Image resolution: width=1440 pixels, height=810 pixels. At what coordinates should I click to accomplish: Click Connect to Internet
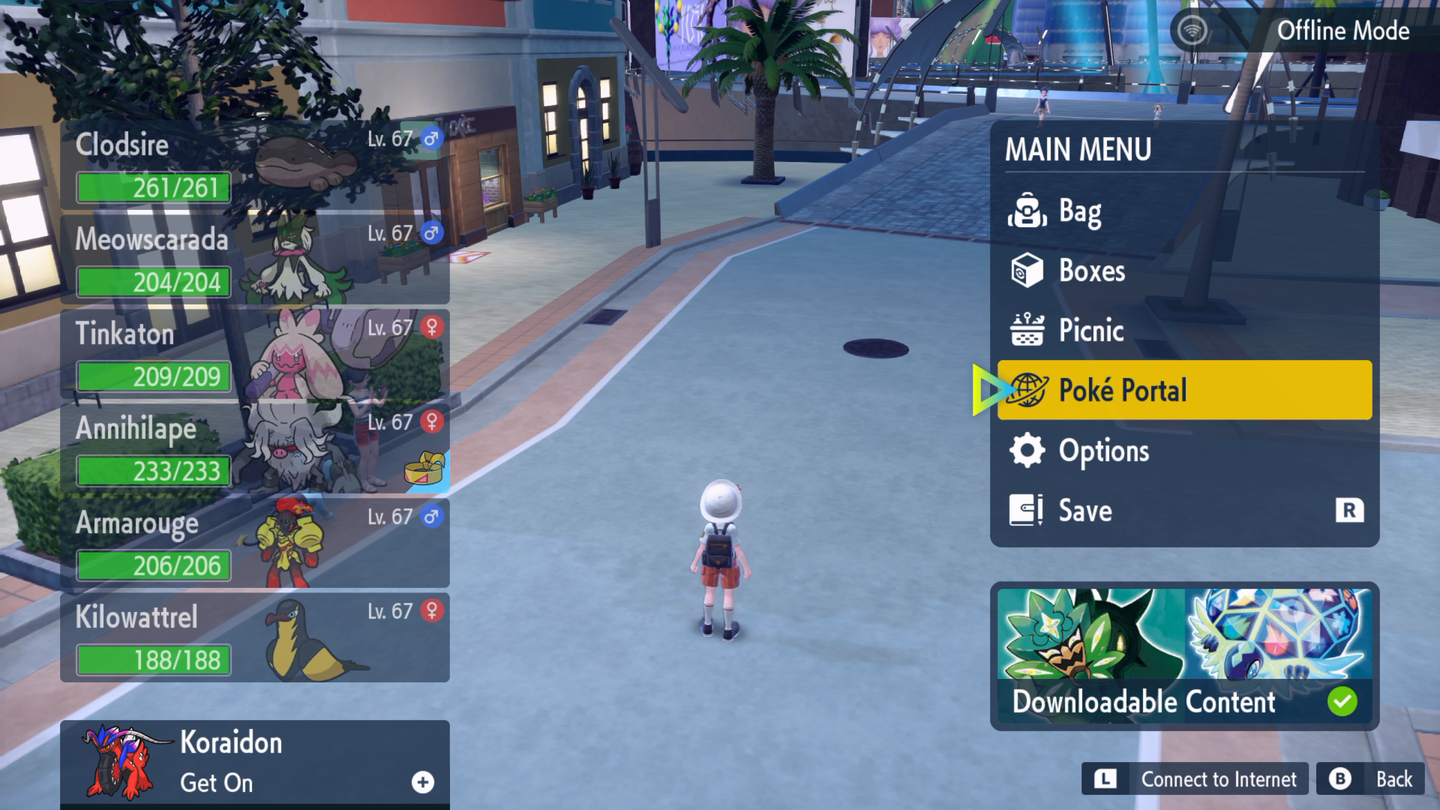tap(1195, 779)
